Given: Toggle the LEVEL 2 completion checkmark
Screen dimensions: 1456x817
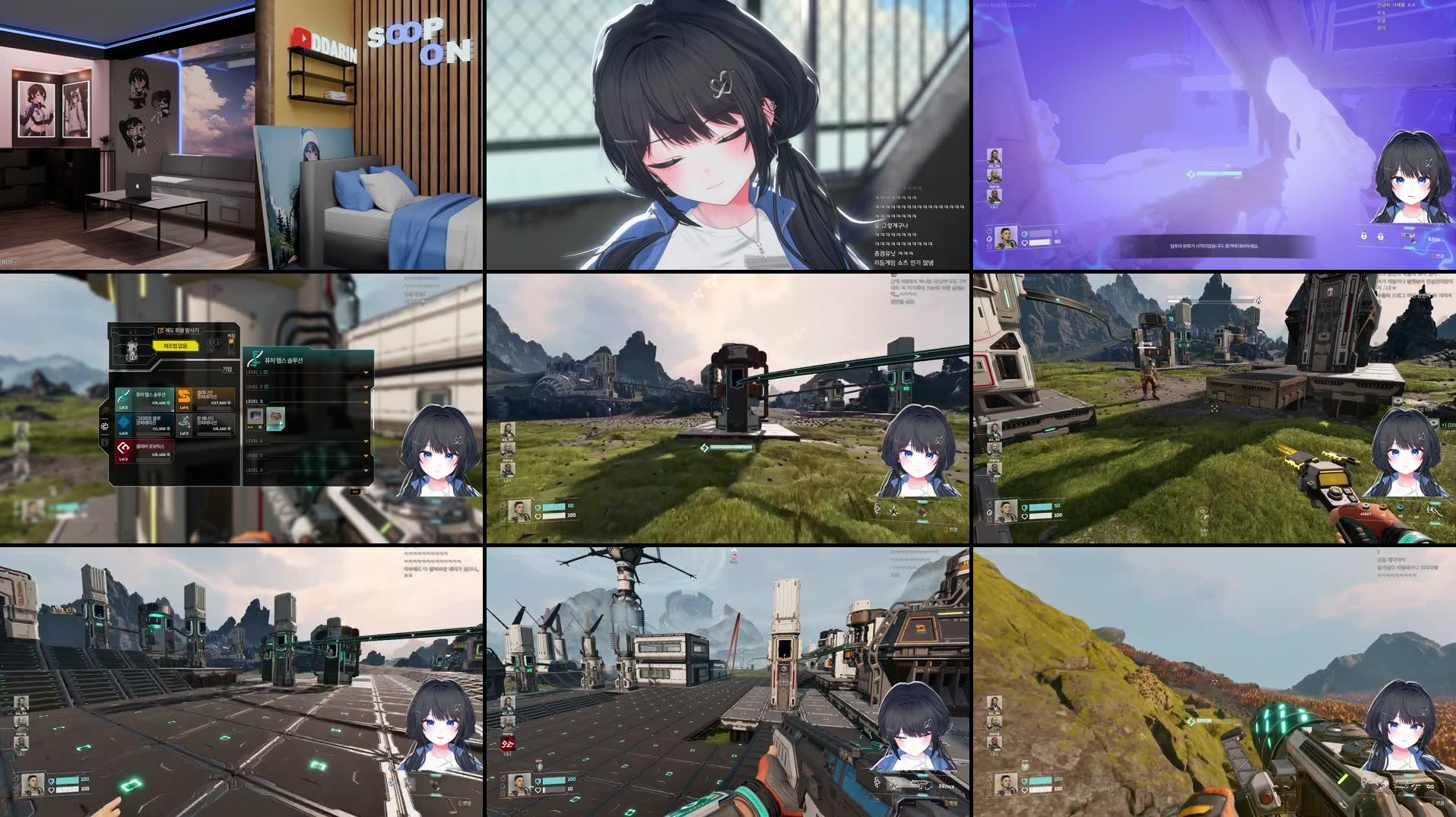Looking at the screenshot, I should tap(266, 387).
